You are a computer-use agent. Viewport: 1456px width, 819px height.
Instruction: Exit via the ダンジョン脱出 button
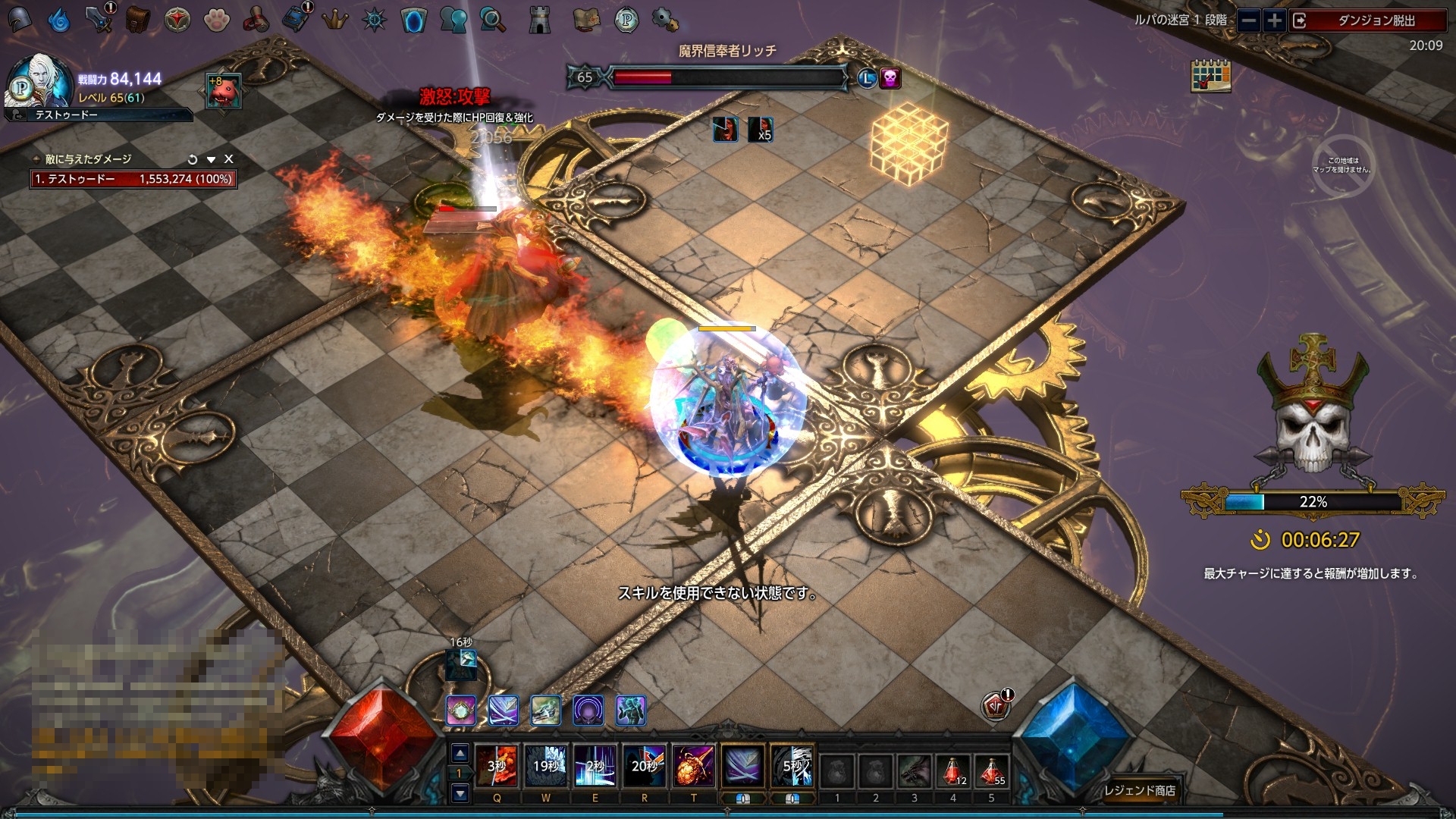1365,20
